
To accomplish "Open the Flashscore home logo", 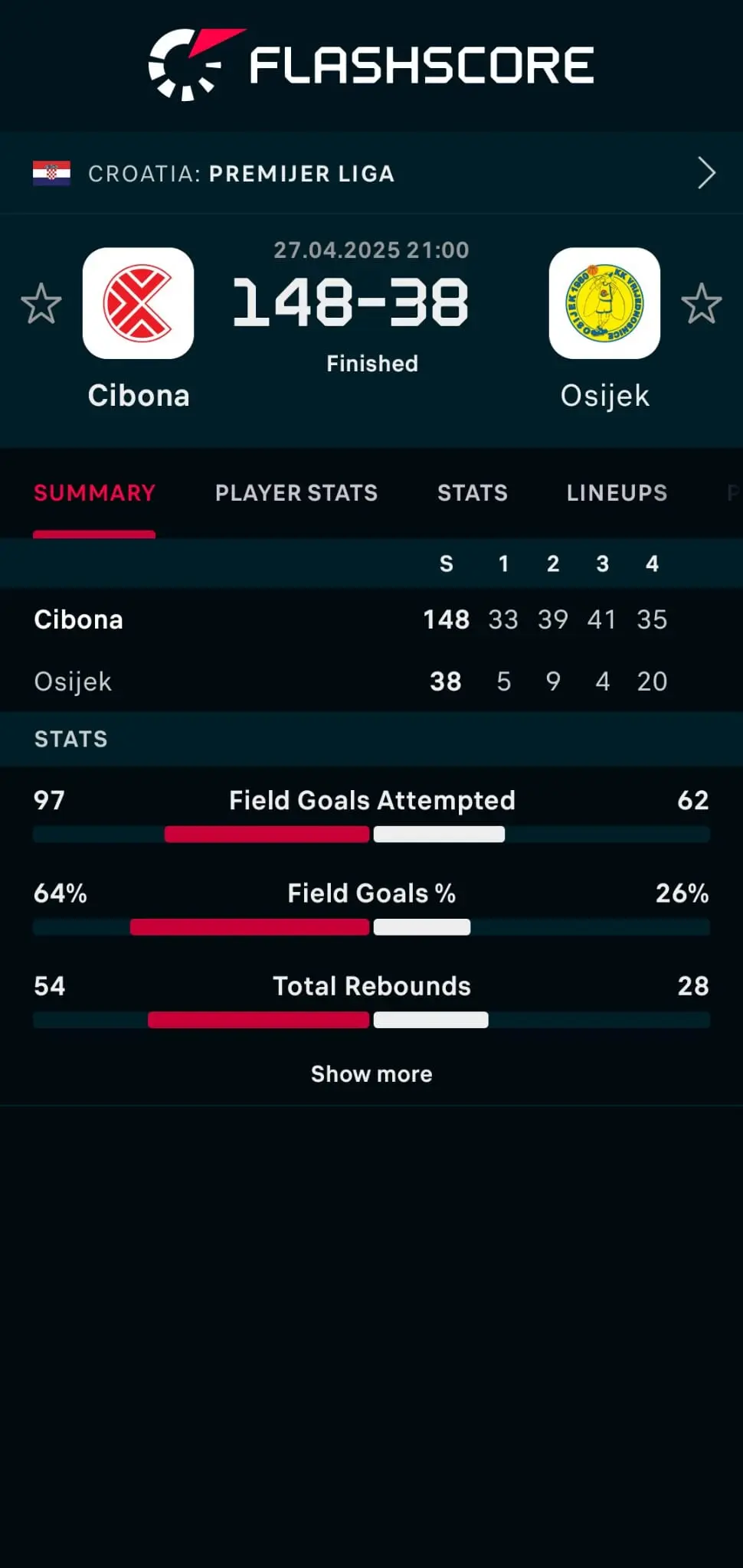I will tap(371, 65).
